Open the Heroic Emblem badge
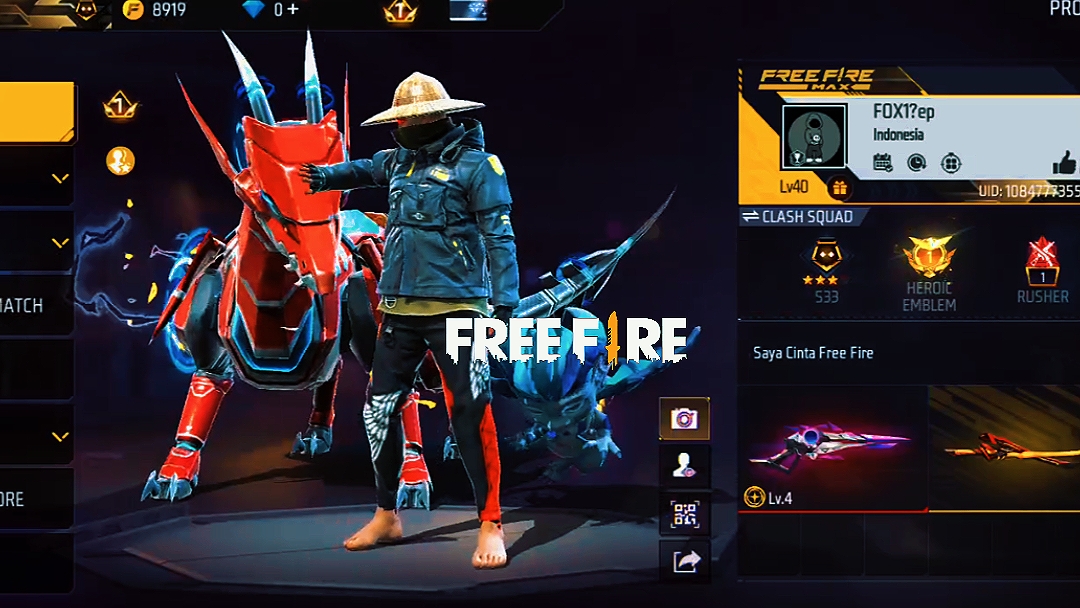Screen dimensions: 1080x608 coord(929,271)
